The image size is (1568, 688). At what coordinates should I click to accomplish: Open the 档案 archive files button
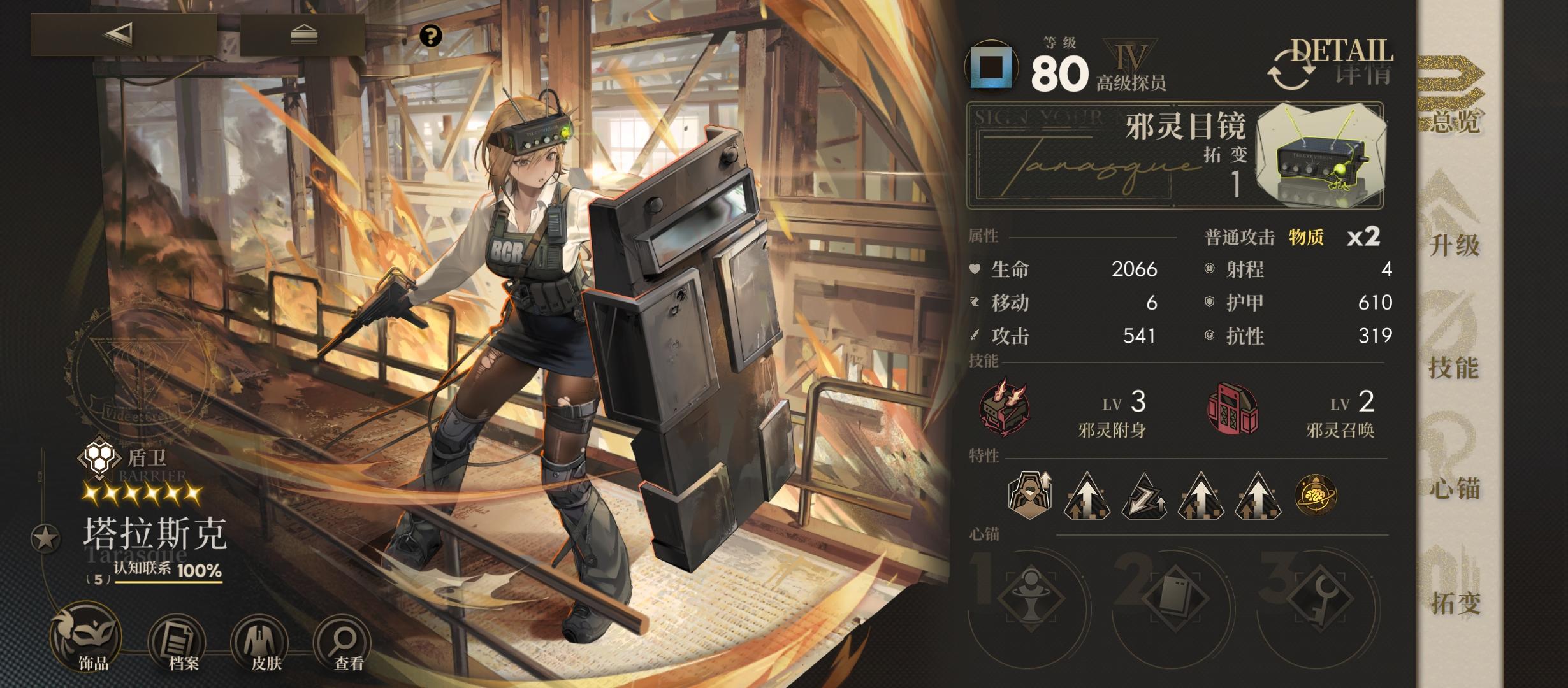178,642
